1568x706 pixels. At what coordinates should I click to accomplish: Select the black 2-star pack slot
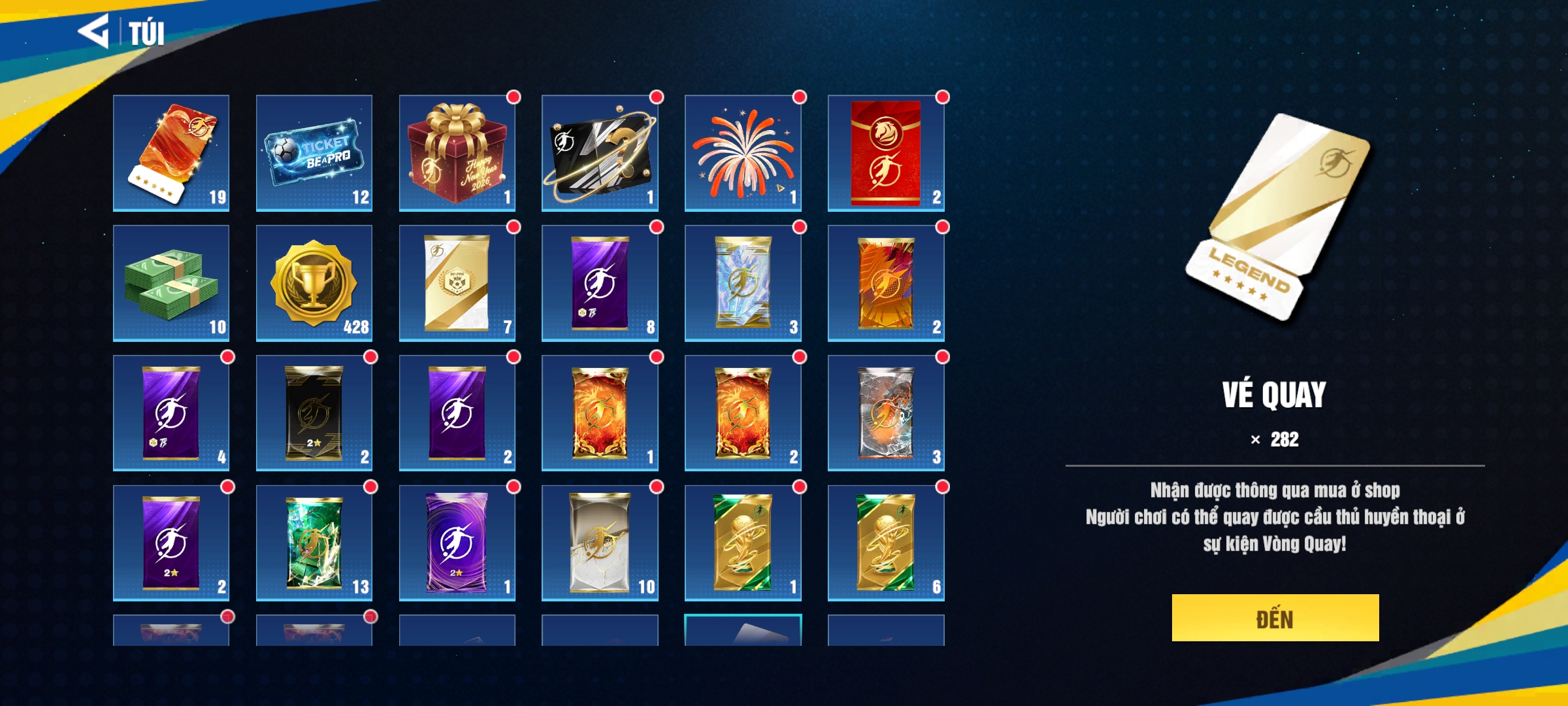click(314, 413)
